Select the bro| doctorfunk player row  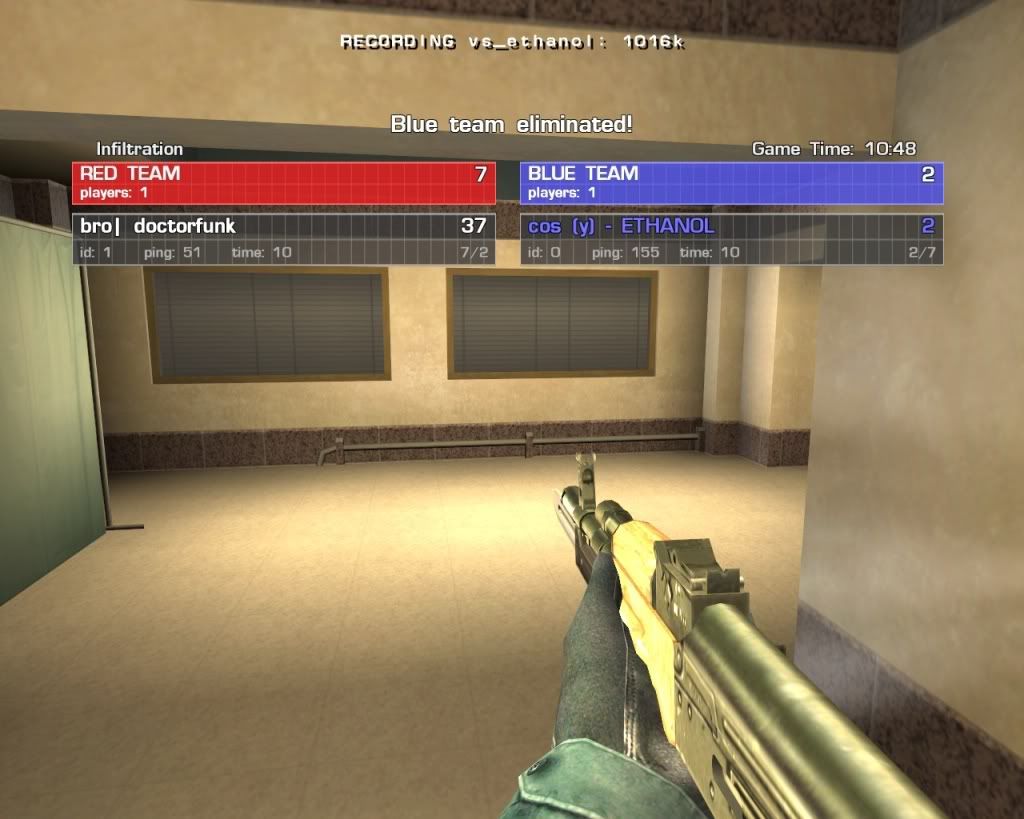[283, 238]
